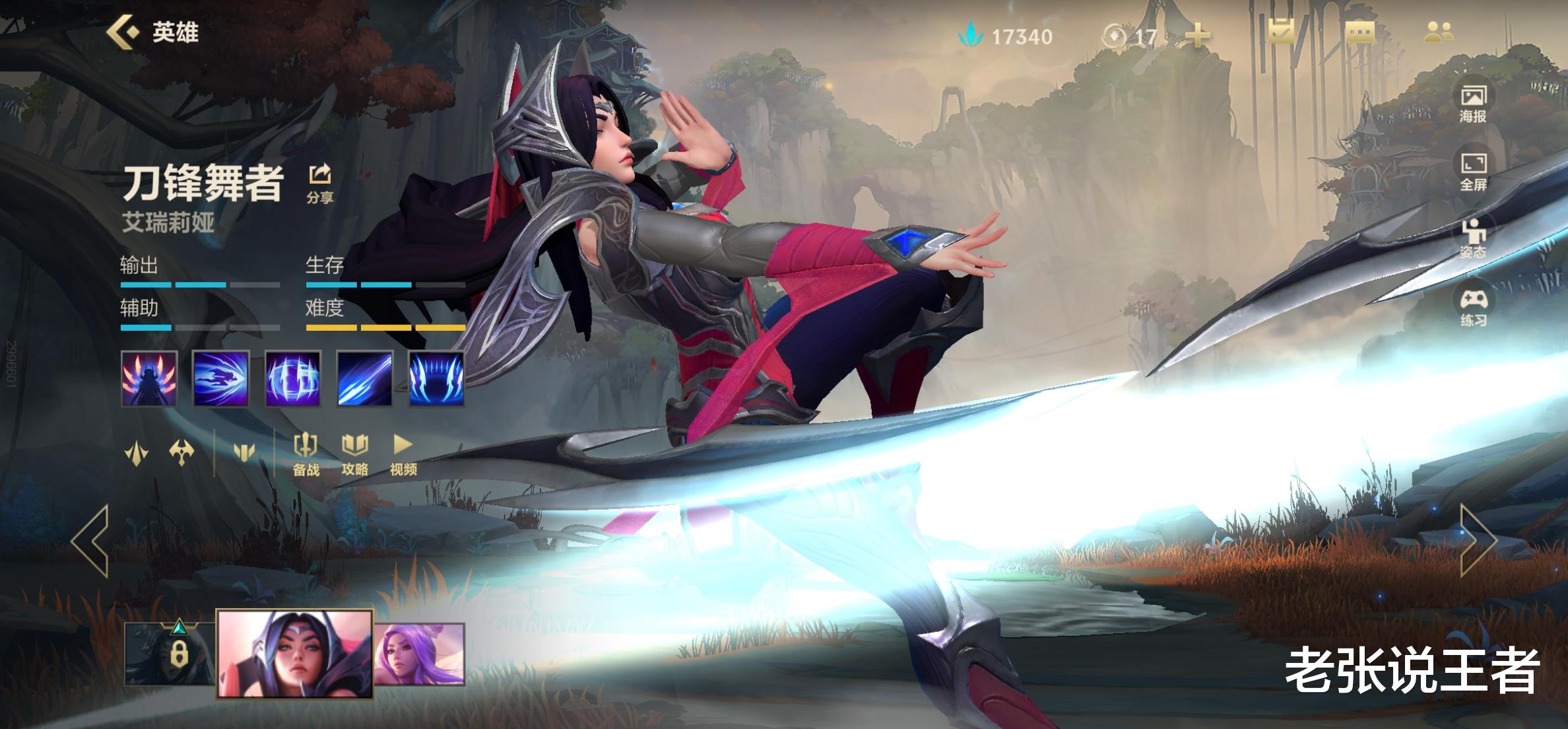Screen dimensions: 1568x729
Task: Choose the purple-haired skin thumbnail
Action: pyautogui.click(x=420, y=654)
